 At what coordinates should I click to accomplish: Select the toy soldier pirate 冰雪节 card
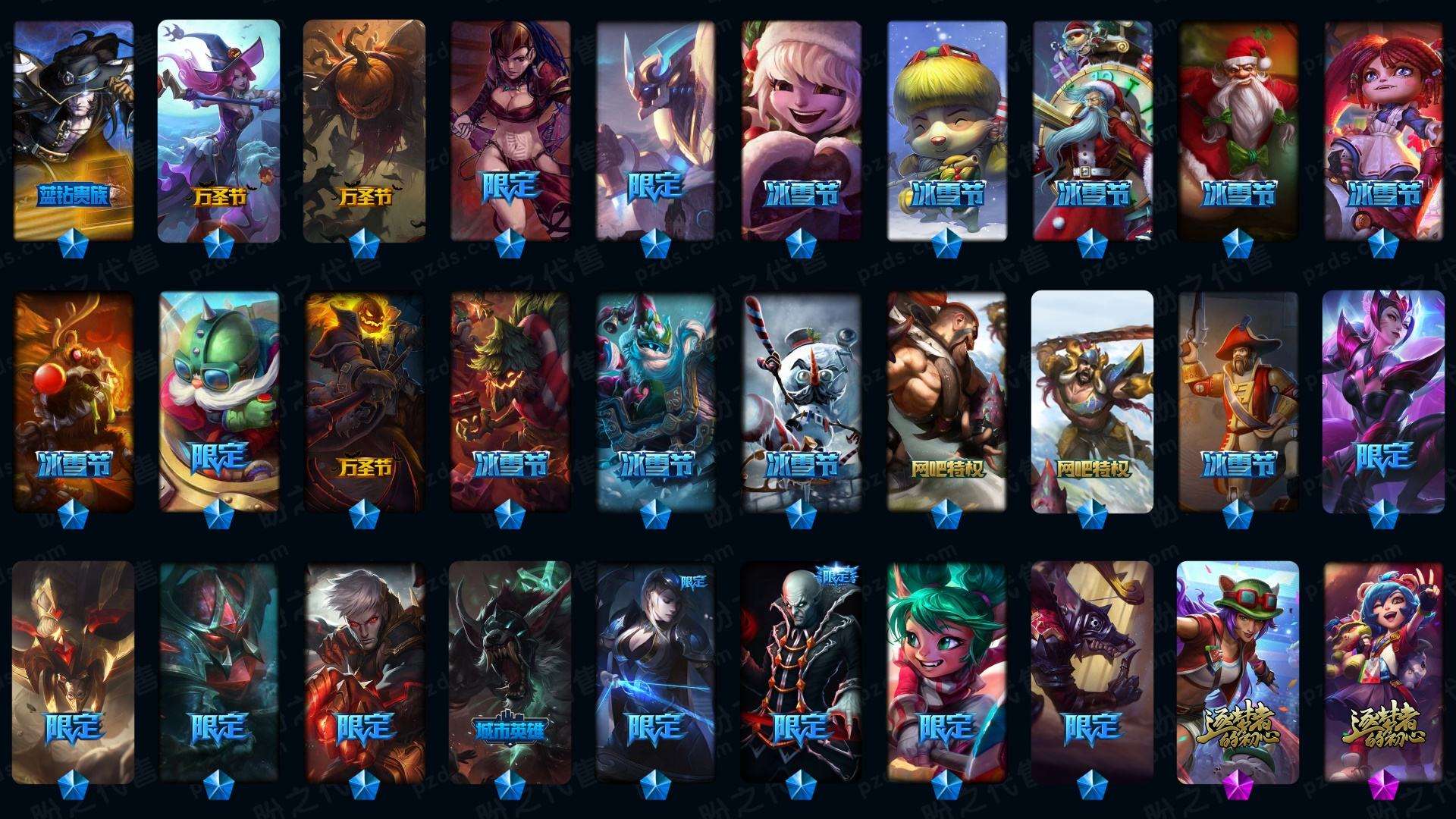point(1238,402)
